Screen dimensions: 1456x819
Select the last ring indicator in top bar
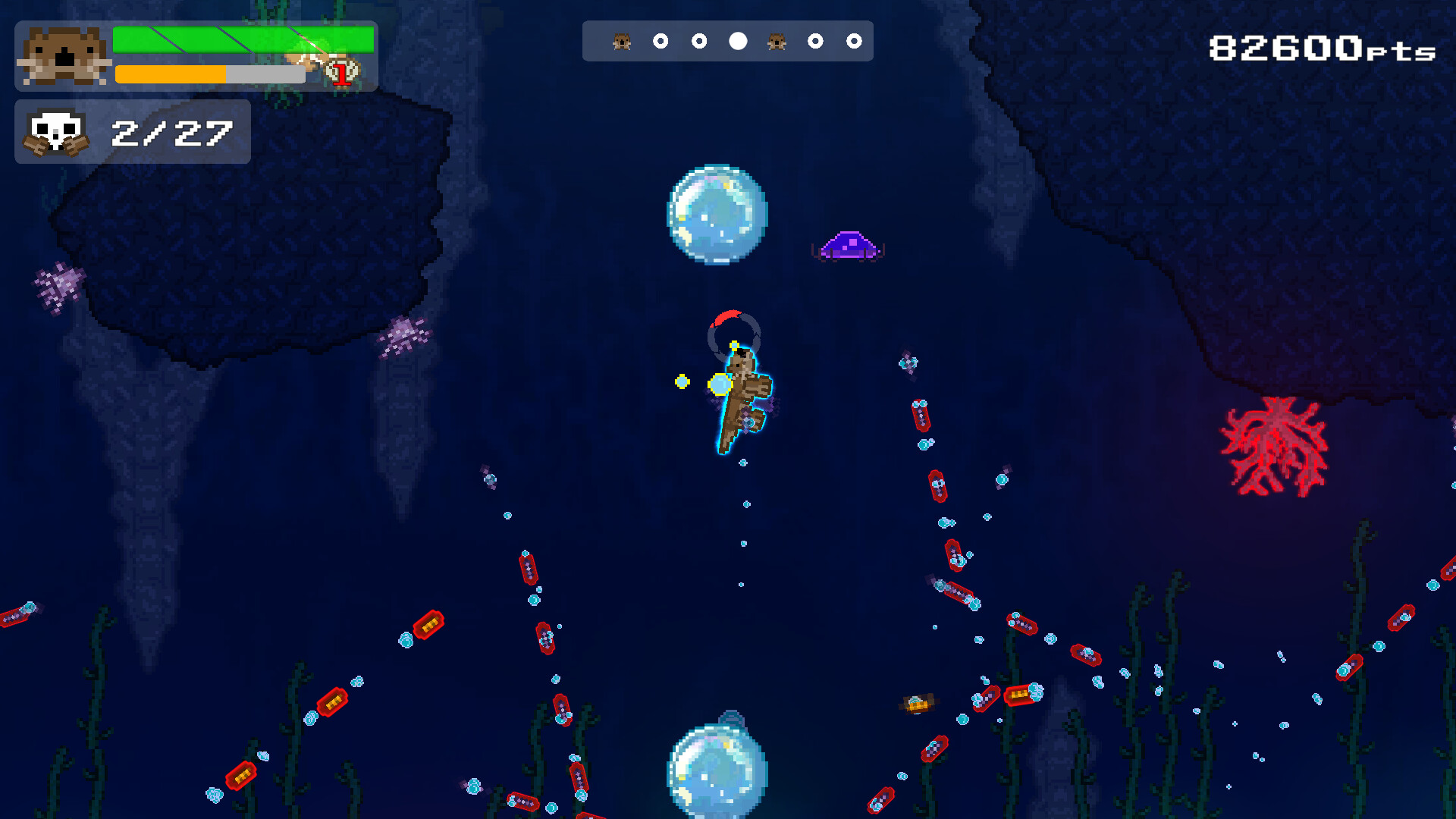855,41
